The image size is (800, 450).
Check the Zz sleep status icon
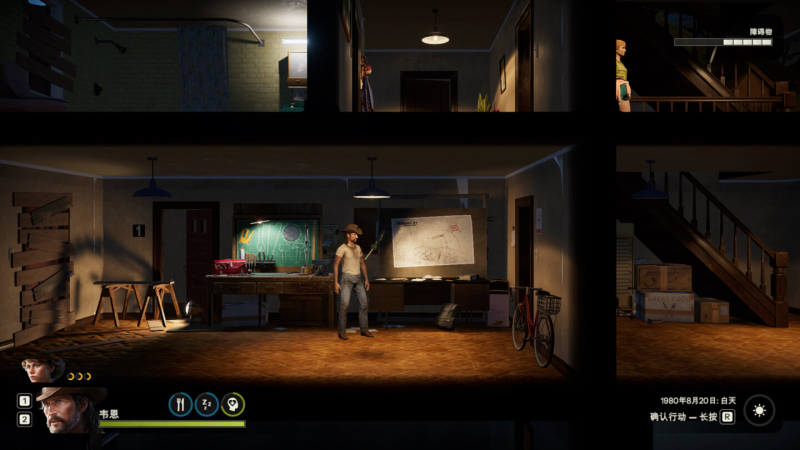point(206,404)
